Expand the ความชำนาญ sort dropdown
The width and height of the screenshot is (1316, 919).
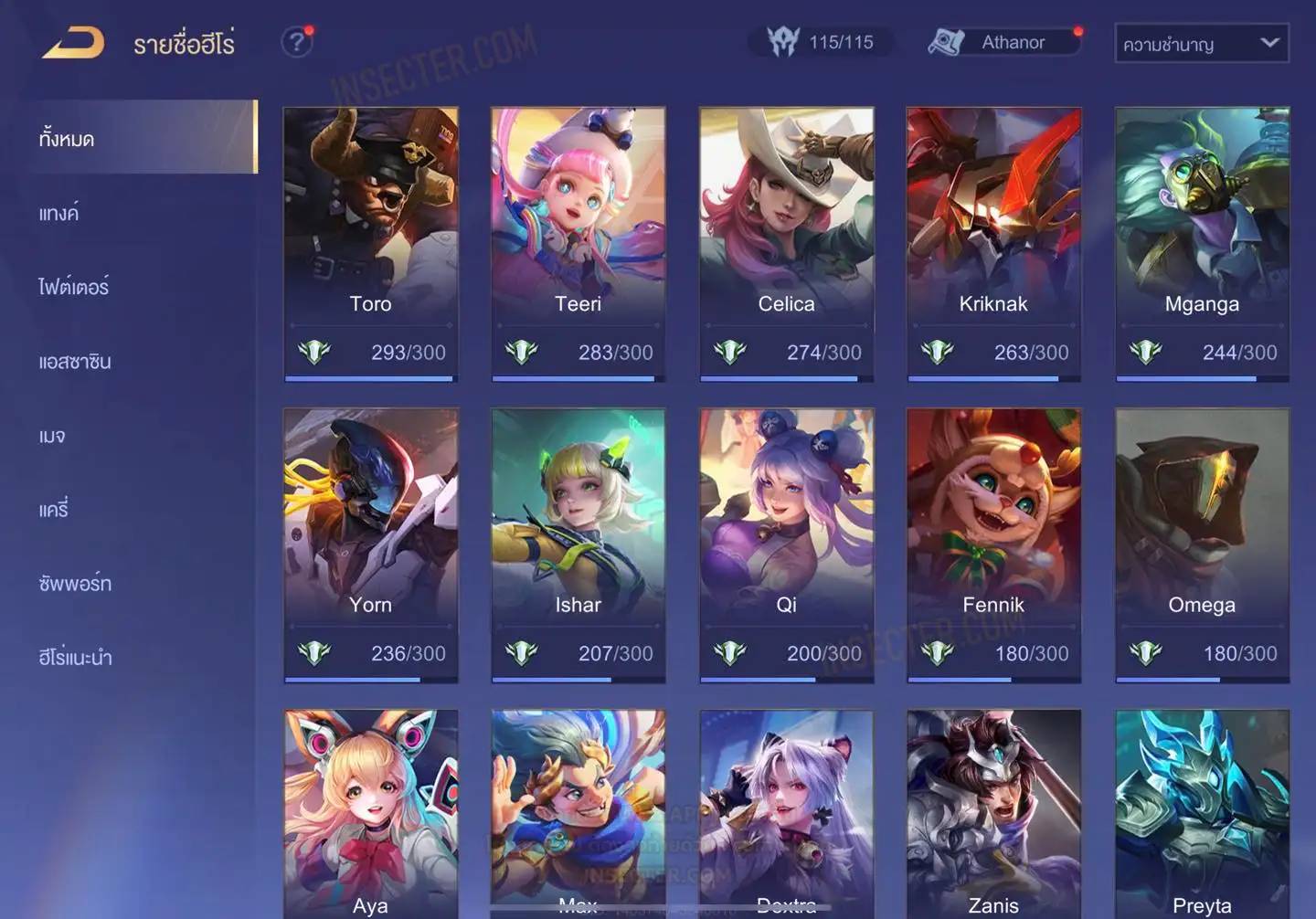pos(1201,44)
